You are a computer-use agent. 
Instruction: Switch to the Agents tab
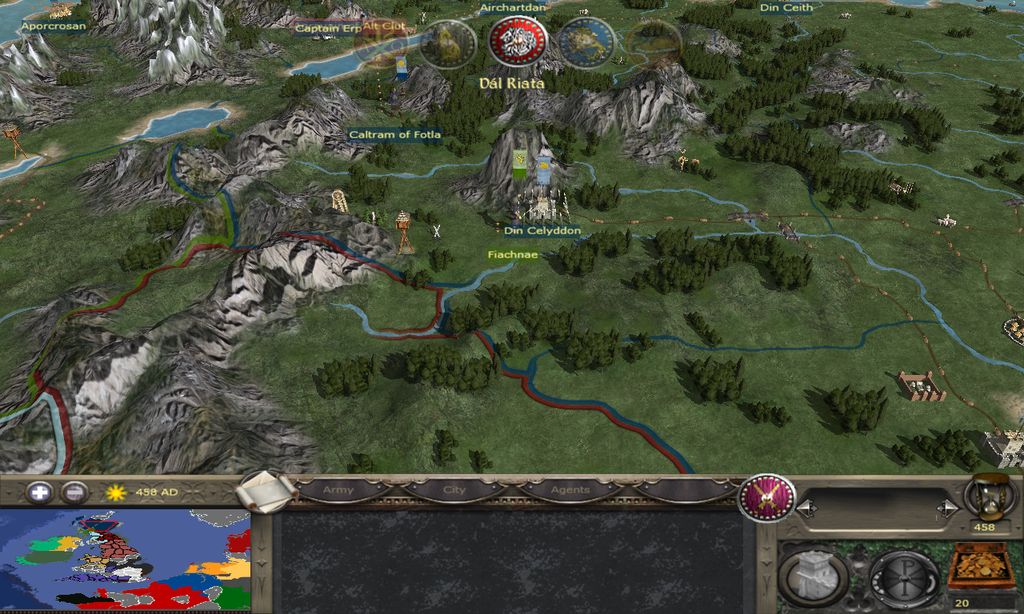(570, 491)
